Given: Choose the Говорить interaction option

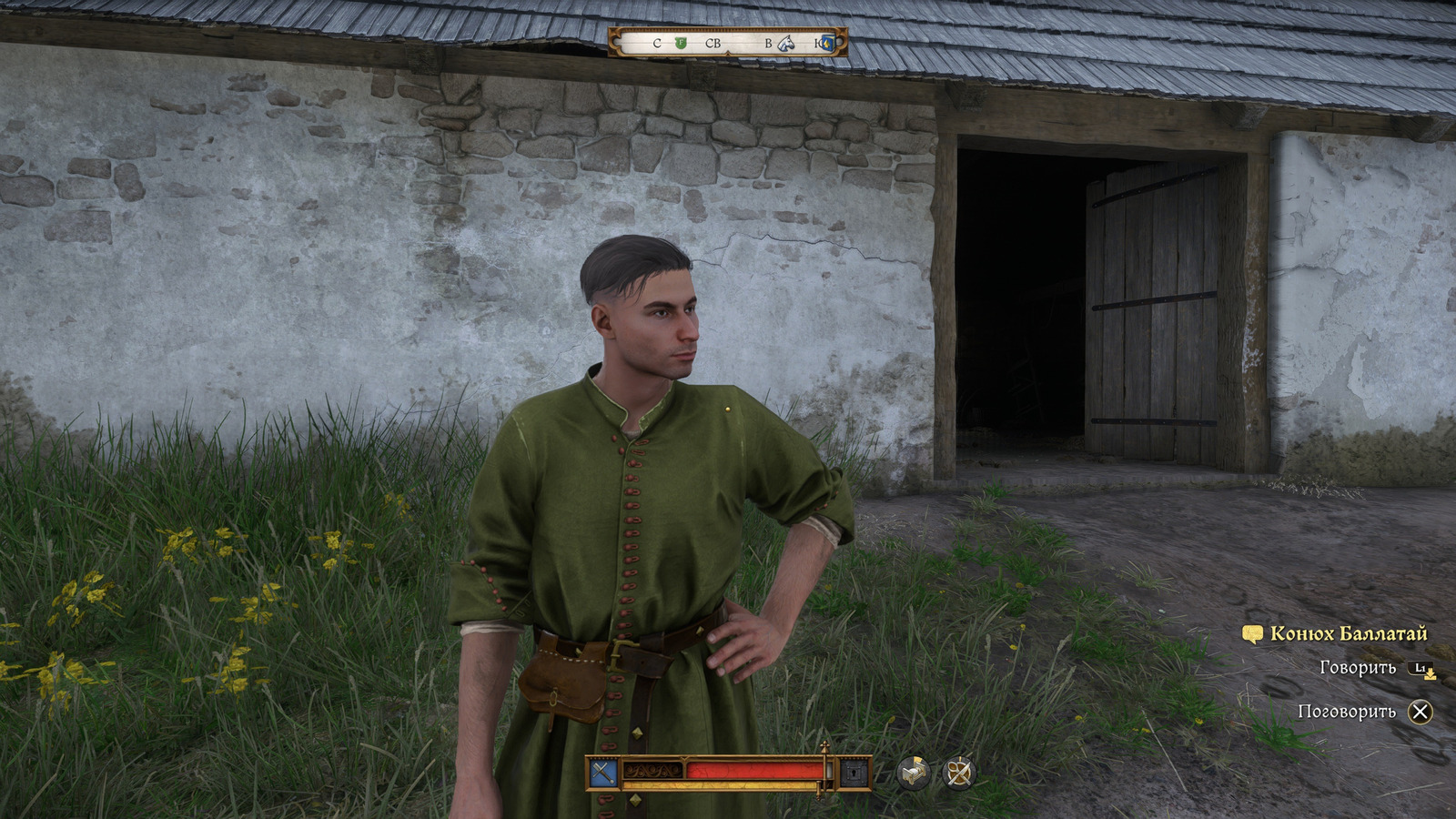Looking at the screenshot, I should pyautogui.click(x=1357, y=668).
